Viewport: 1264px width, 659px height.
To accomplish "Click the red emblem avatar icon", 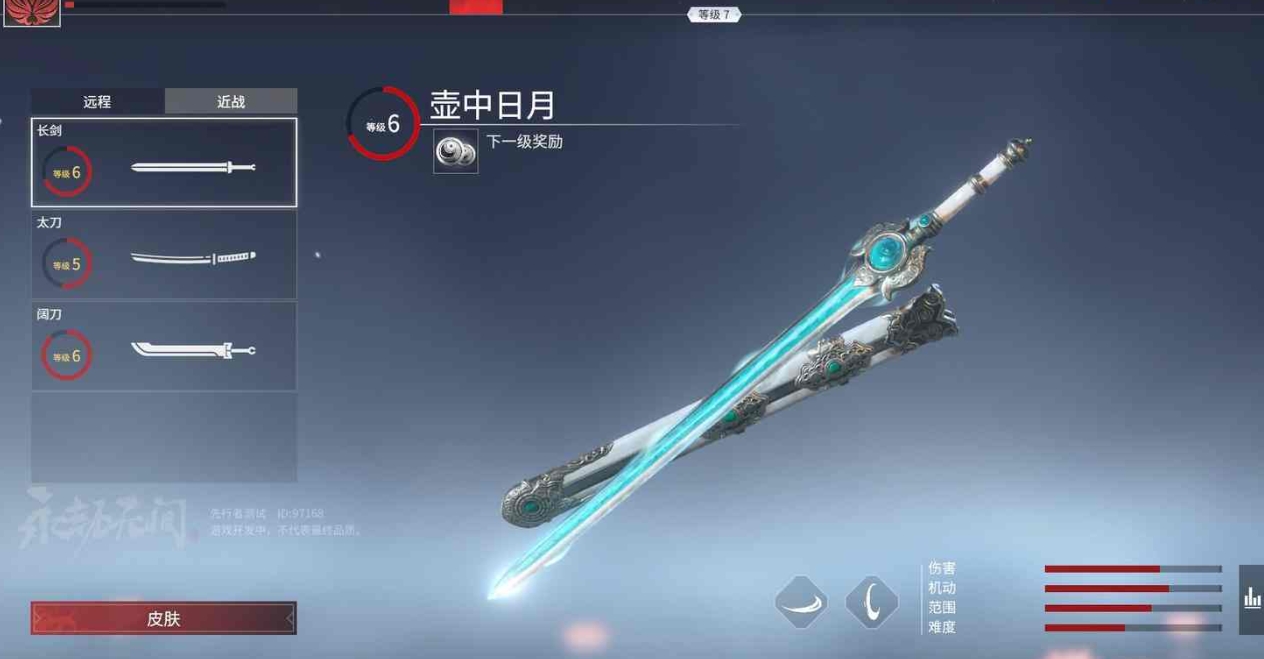I will pyautogui.click(x=32, y=12).
